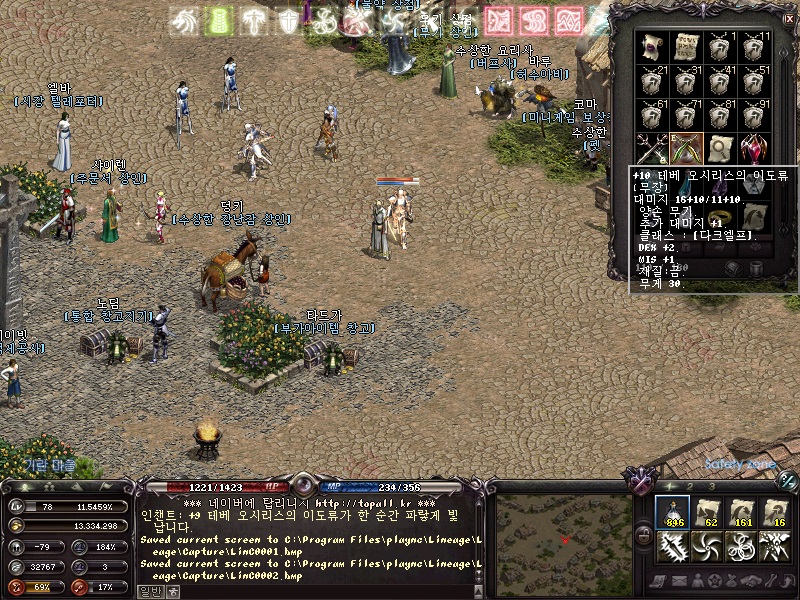Activate the interlocked rings skill
The image size is (800, 600).
click(x=741, y=547)
